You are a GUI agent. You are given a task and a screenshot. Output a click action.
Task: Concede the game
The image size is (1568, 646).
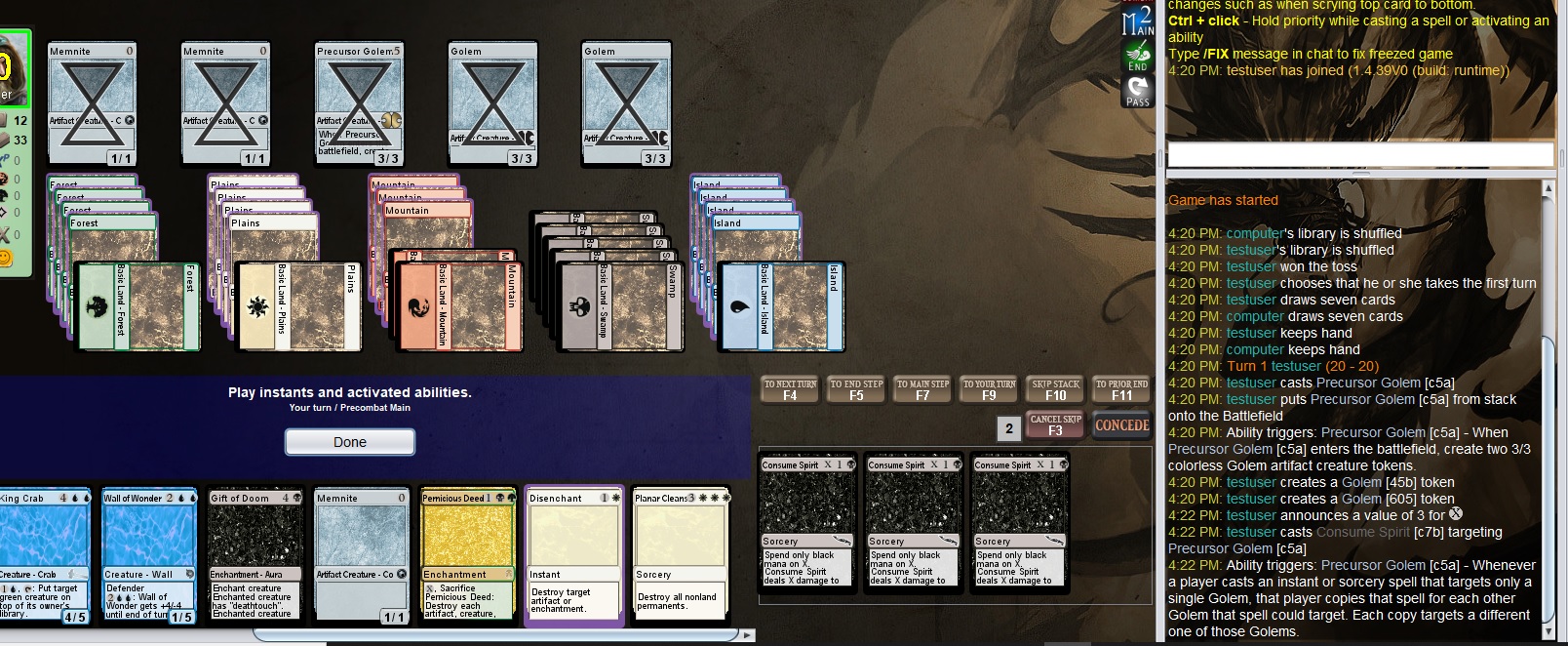tap(1121, 425)
